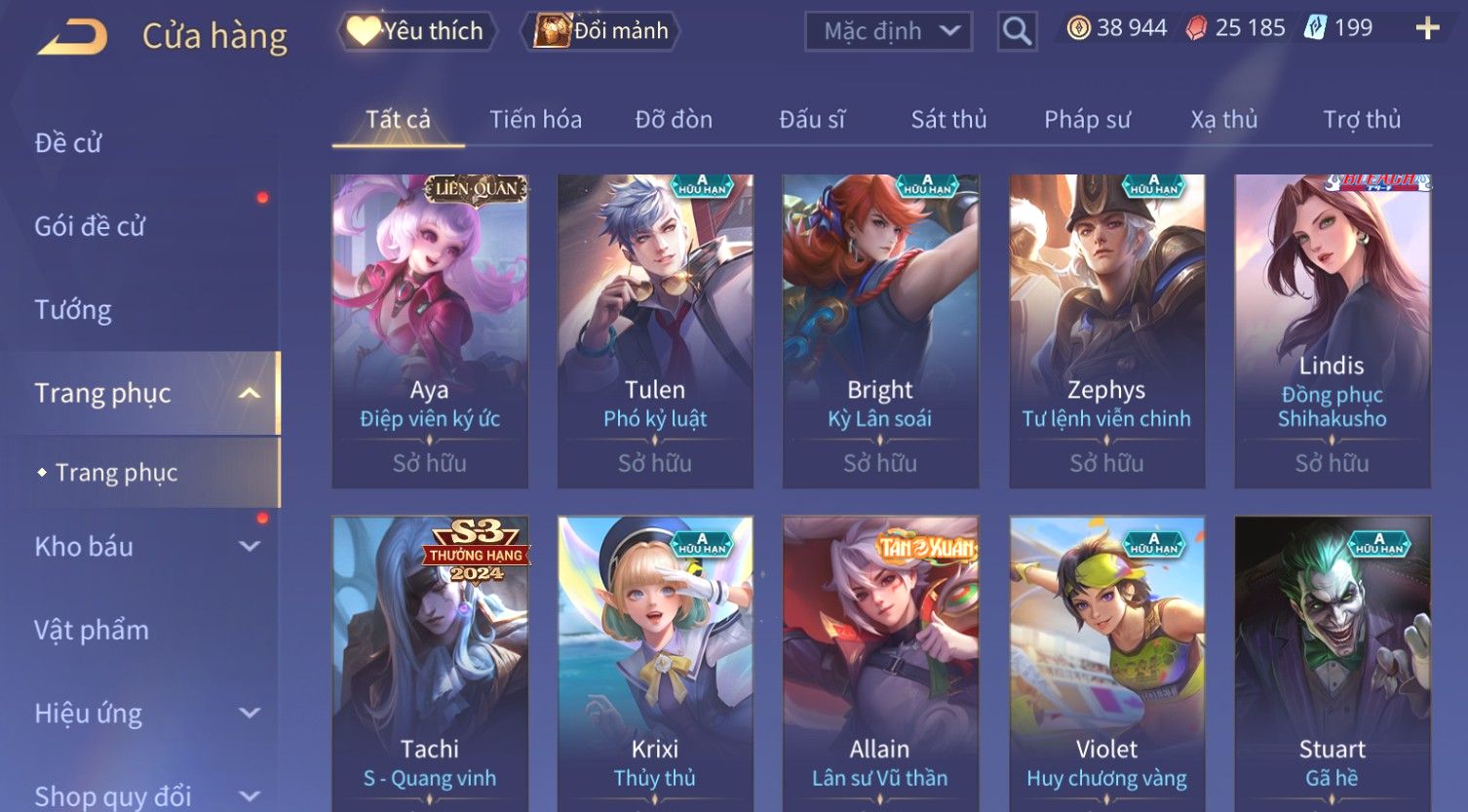Add currency with the plus button
Viewport: 1468px width, 812px height.
(1427, 28)
